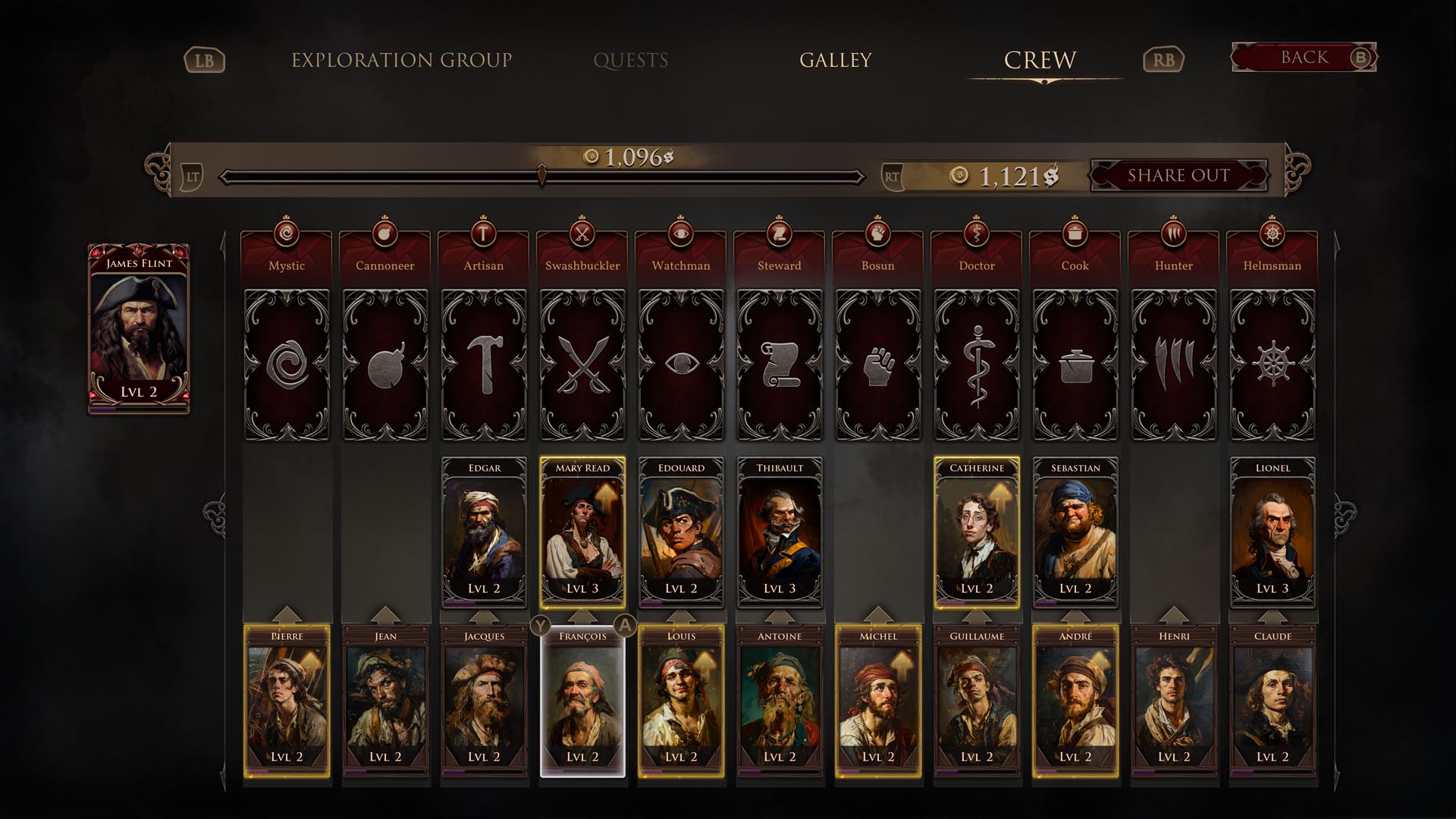Click the Hunter claw slot

click(1174, 365)
